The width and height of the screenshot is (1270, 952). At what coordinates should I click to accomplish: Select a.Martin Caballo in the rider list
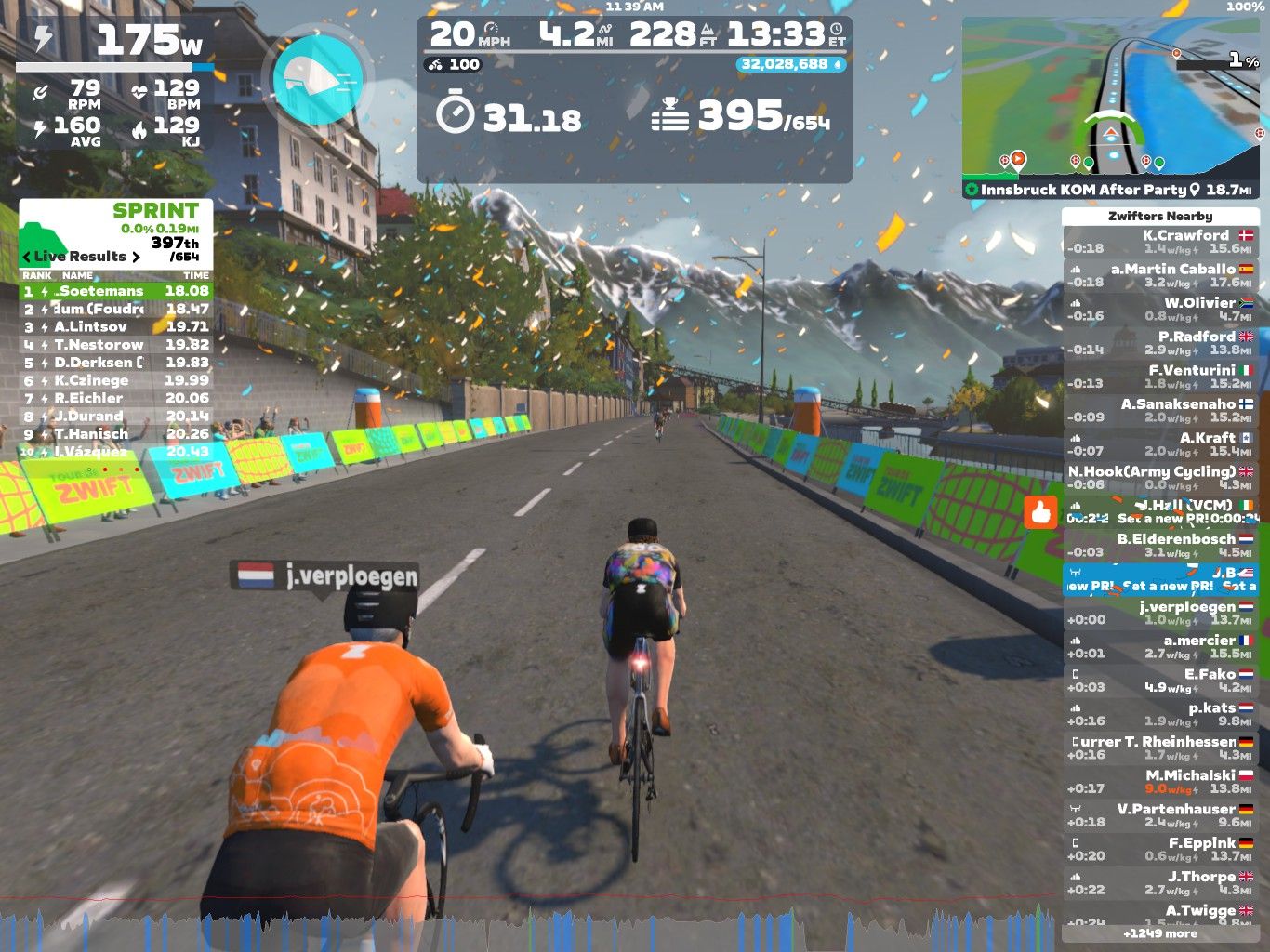coord(1159,275)
